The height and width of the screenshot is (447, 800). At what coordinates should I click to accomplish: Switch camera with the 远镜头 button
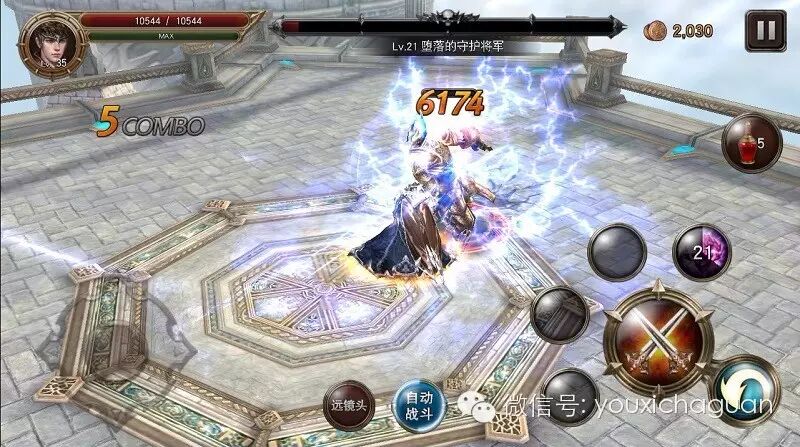[x=351, y=406]
